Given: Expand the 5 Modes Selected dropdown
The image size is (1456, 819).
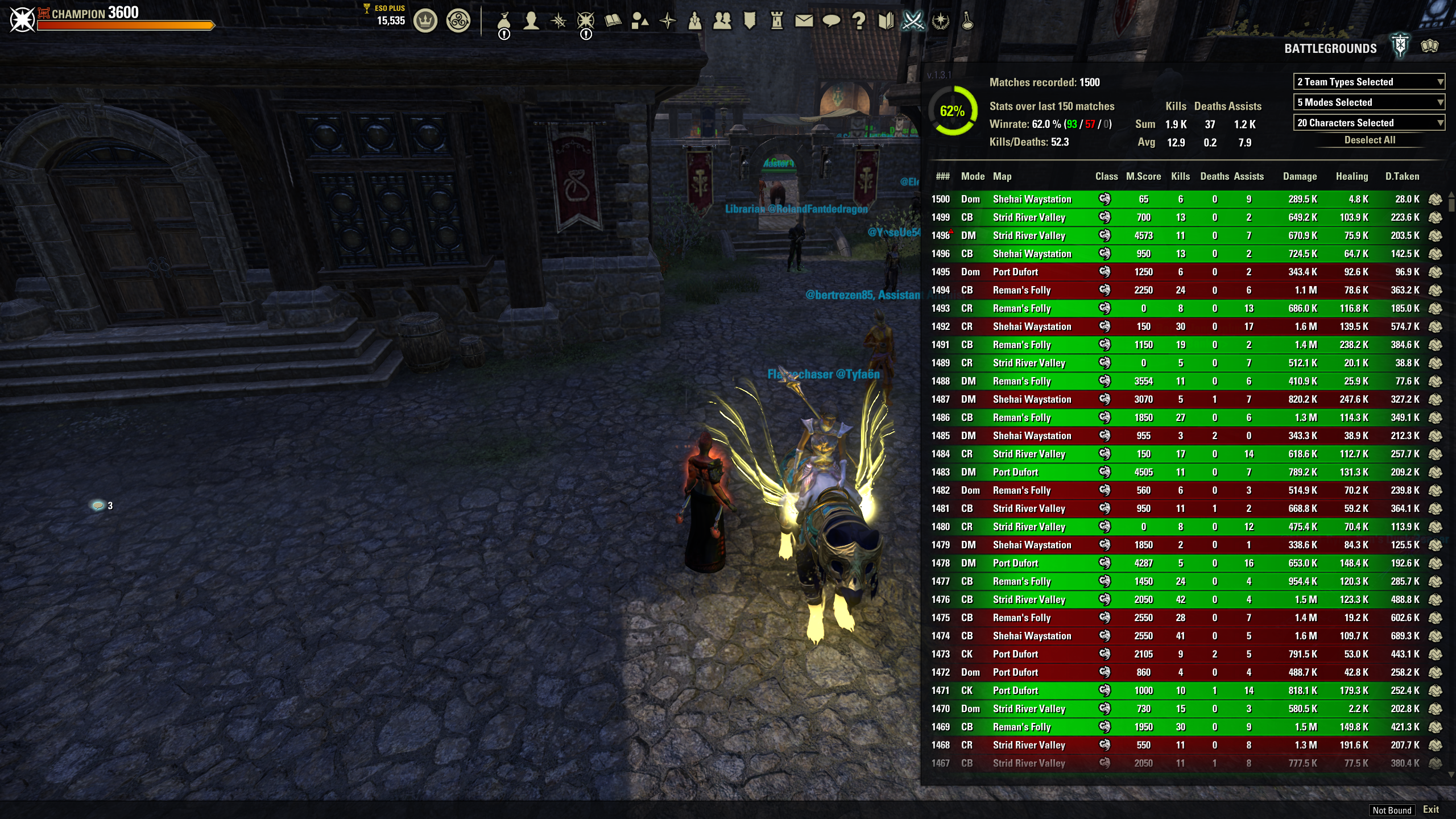Looking at the screenshot, I should (x=1368, y=102).
